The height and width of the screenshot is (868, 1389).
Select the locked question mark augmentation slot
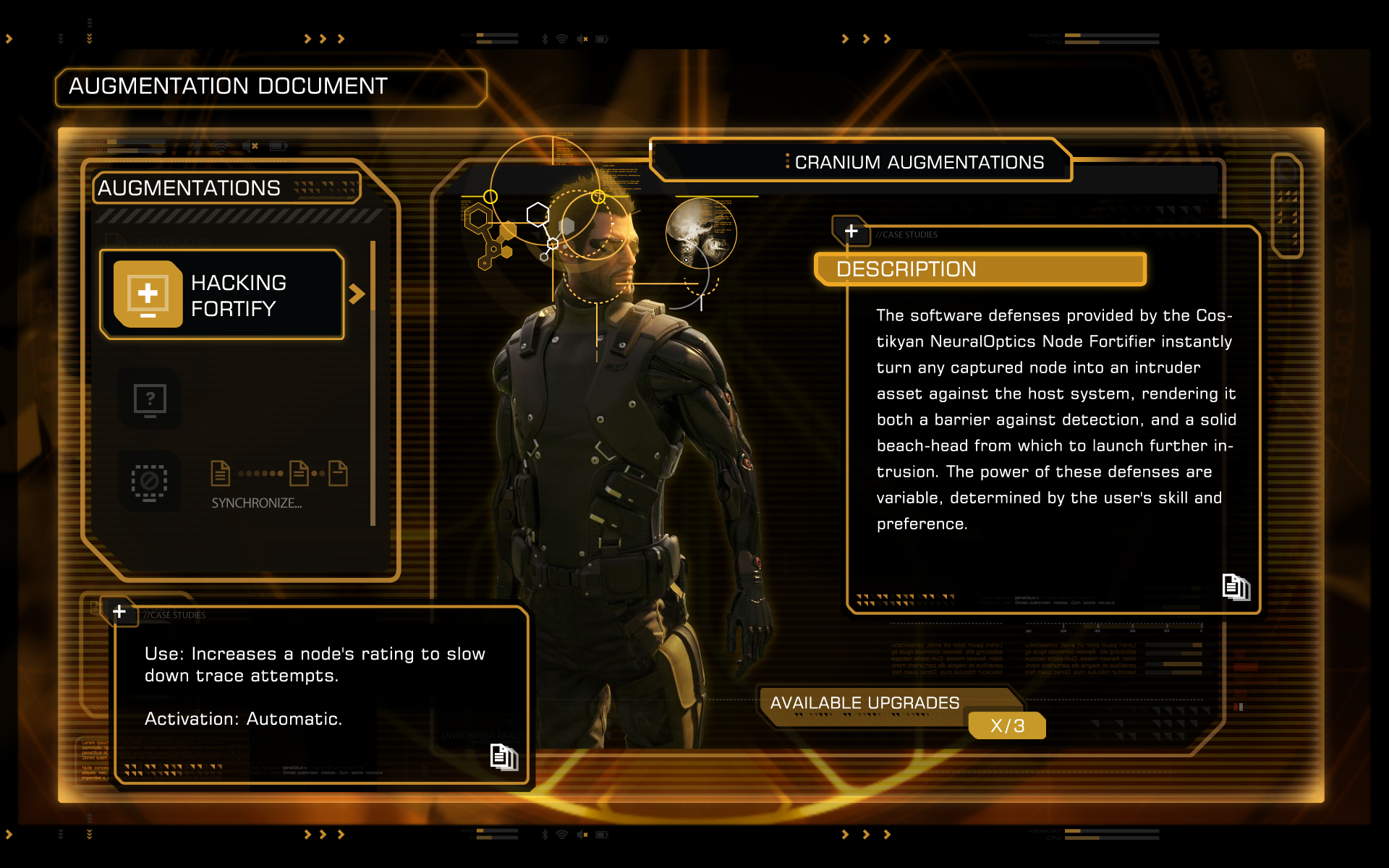pyautogui.click(x=150, y=399)
